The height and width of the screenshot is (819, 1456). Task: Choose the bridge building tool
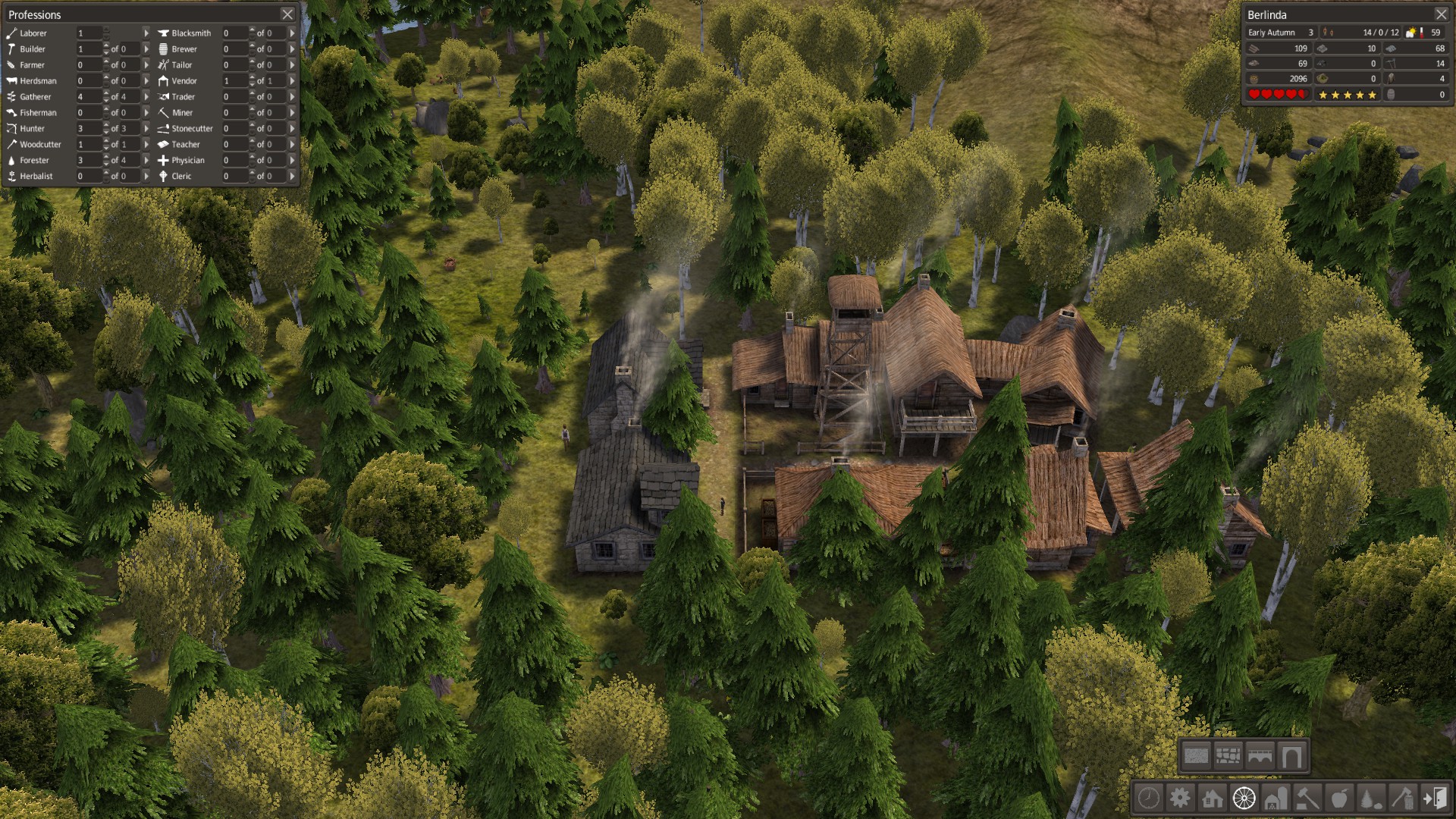[x=1260, y=755]
